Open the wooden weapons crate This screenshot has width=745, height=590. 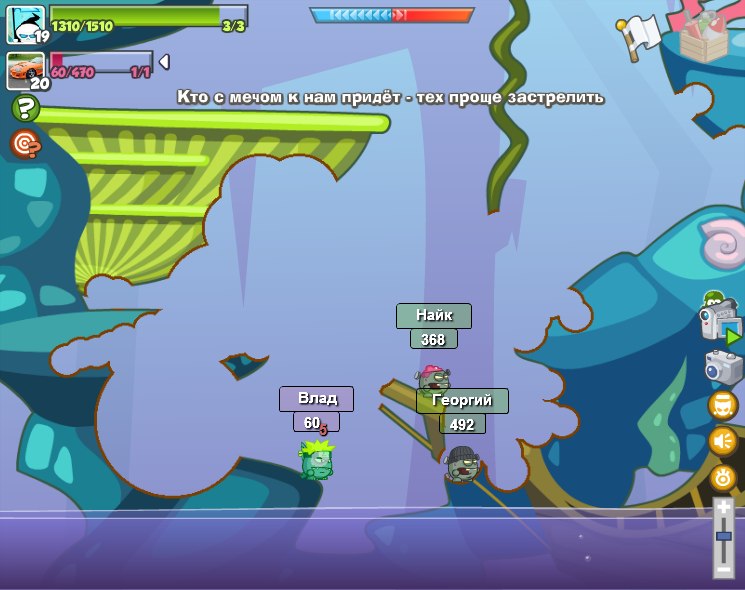click(702, 32)
